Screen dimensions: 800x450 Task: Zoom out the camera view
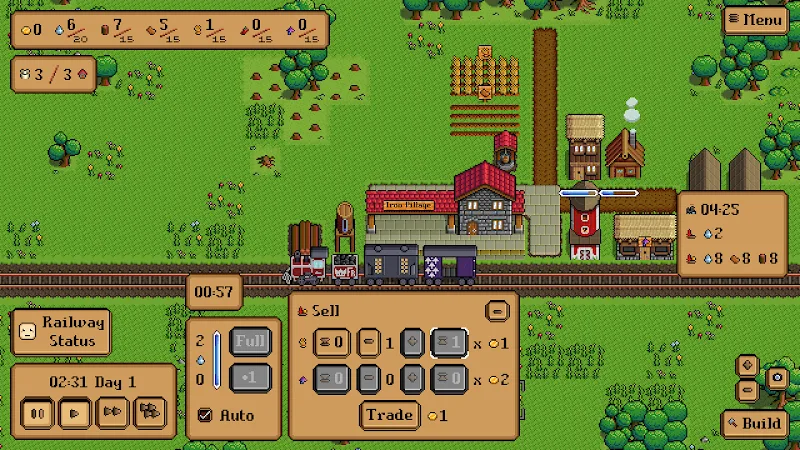pos(747,389)
